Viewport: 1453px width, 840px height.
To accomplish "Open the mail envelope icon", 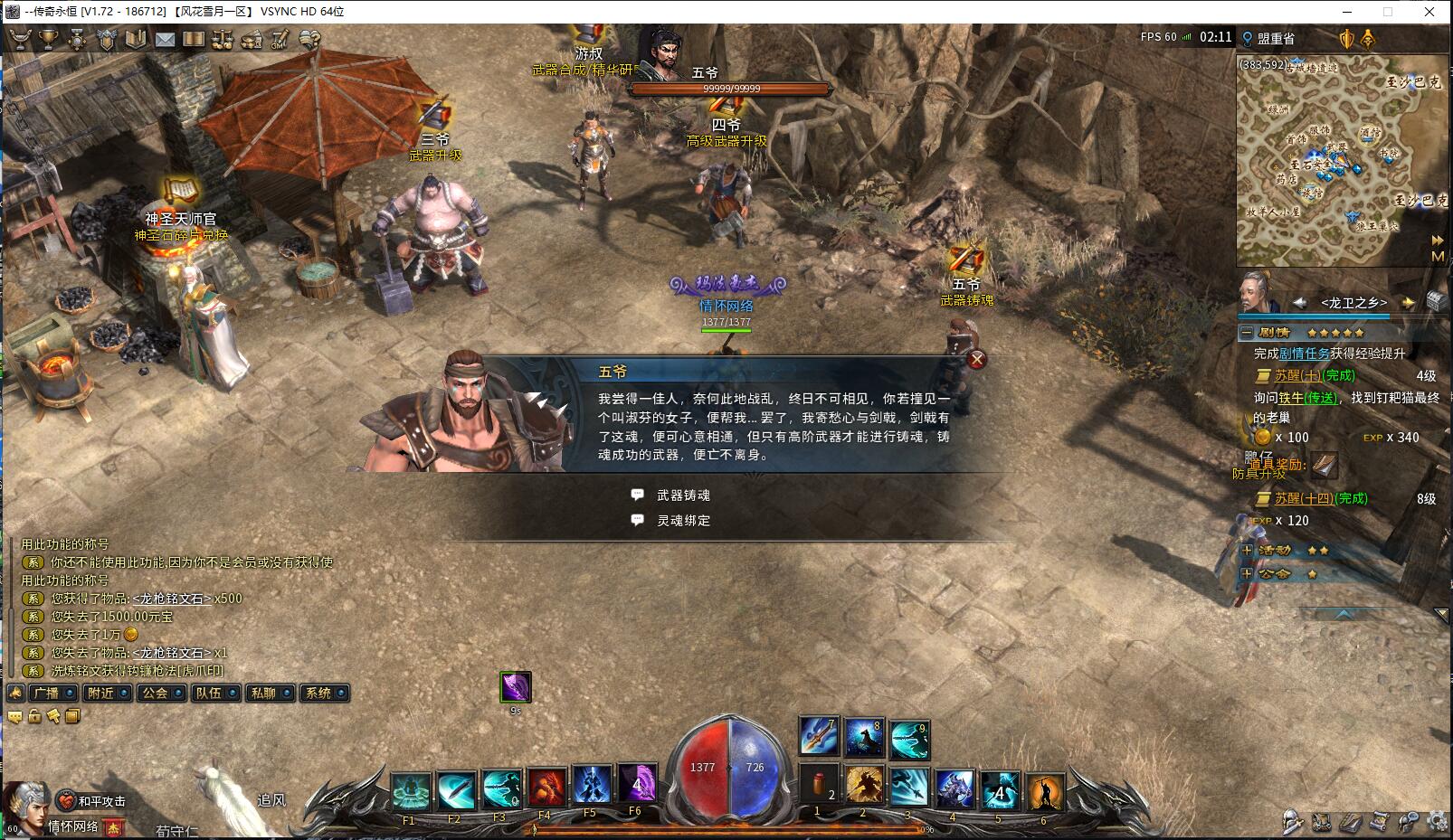I will (165, 39).
